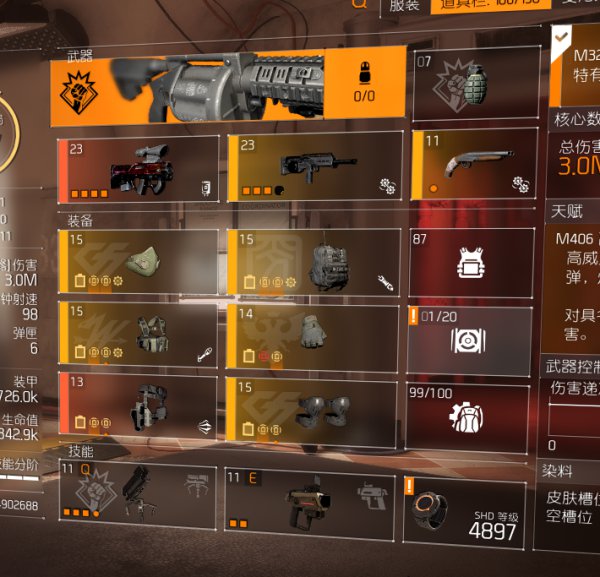Select the gloves gear slot

pyautogui.click(x=313, y=334)
